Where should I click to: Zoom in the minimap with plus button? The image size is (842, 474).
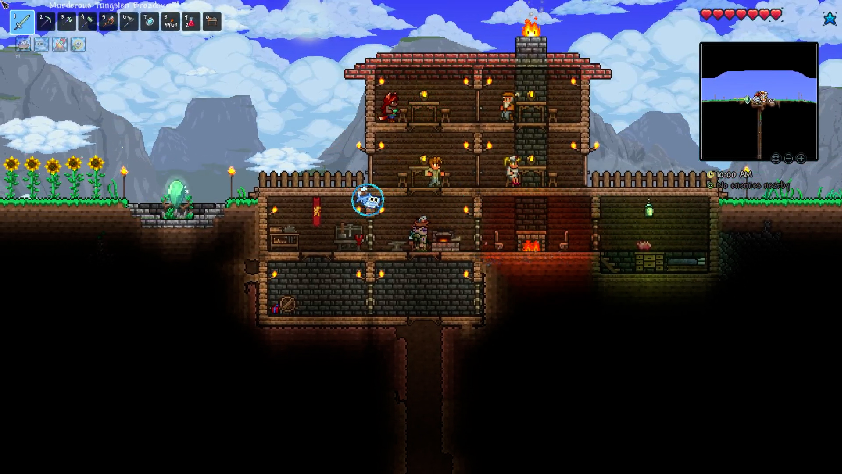[x=801, y=158]
